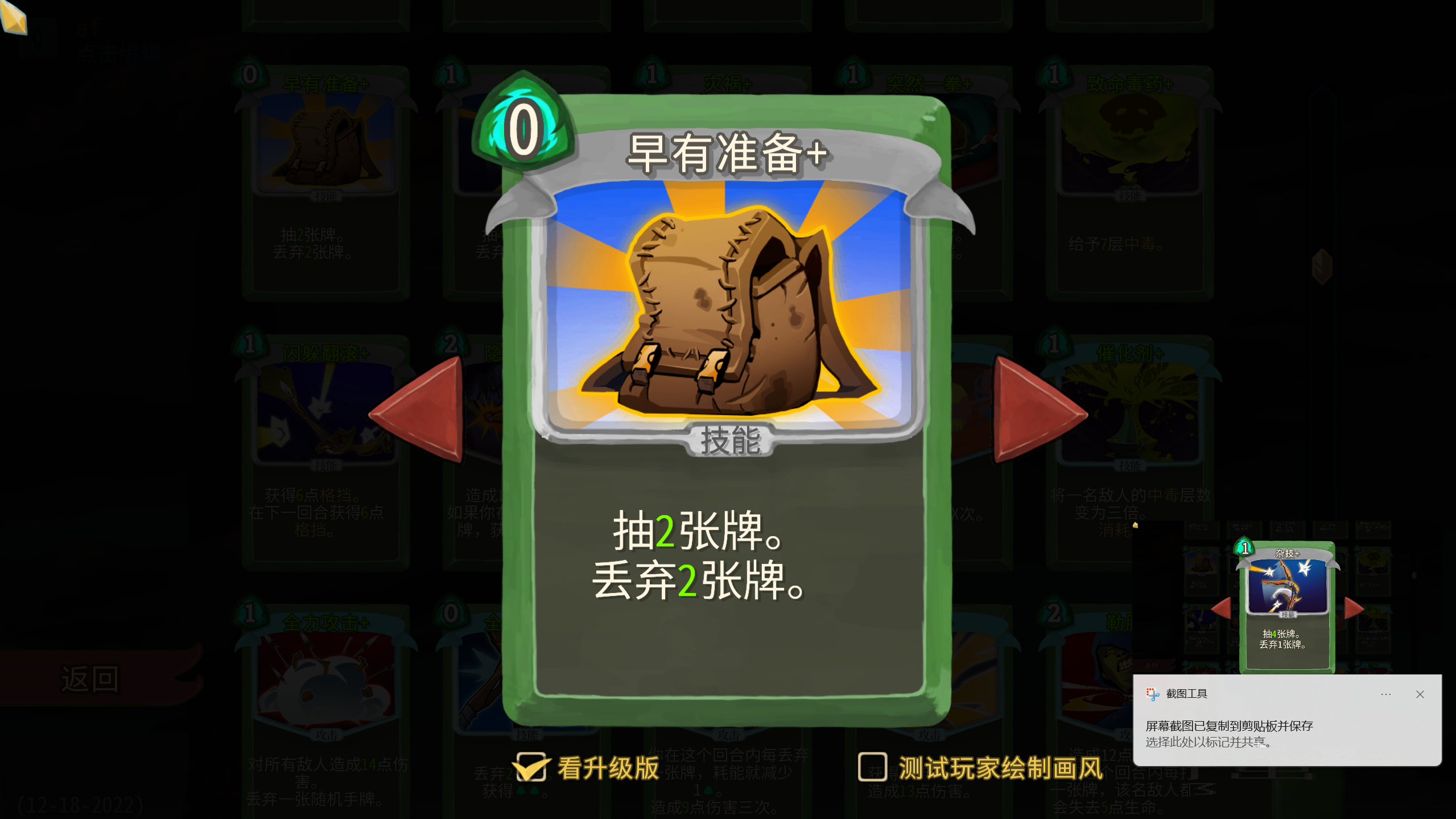The image size is (1456, 819).
Task: Dismiss the 截图工具 notification
Action: [x=1419, y=694]
